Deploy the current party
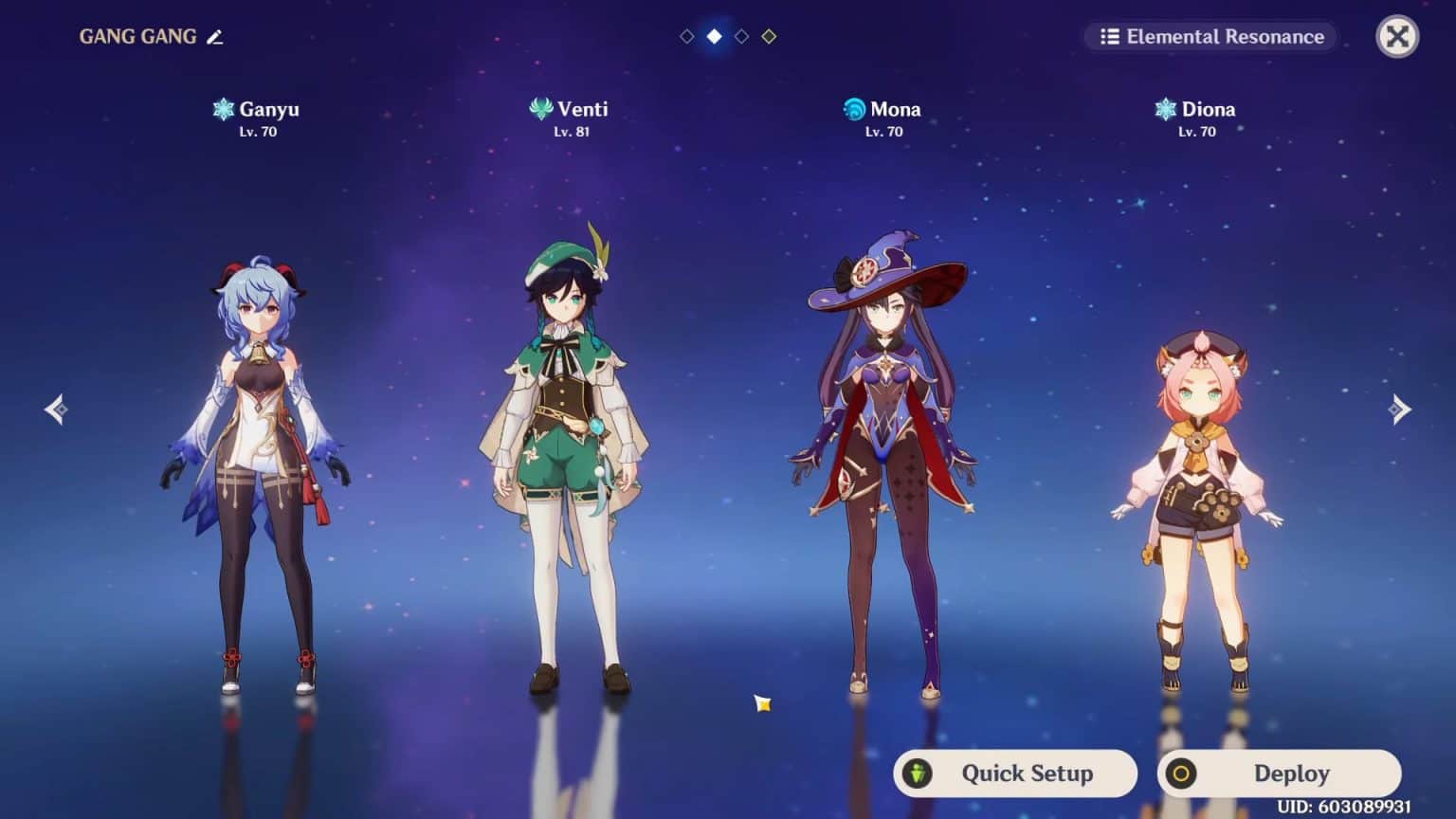Image resolution: width=1456 pixels, height=819 pixels. click(x=1279, y=773)
